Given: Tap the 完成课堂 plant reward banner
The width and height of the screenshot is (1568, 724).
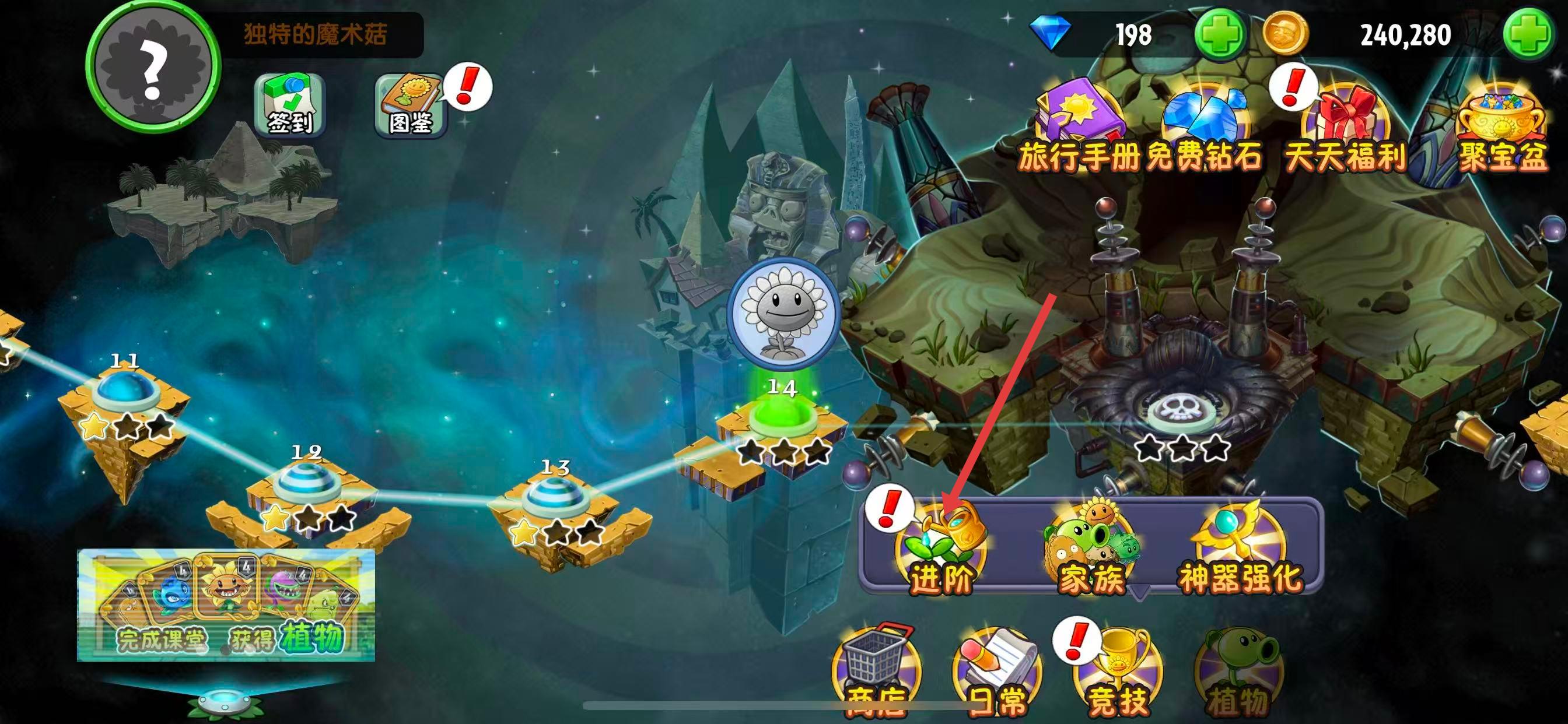Looking at the screenshot, I should (226, 604).
